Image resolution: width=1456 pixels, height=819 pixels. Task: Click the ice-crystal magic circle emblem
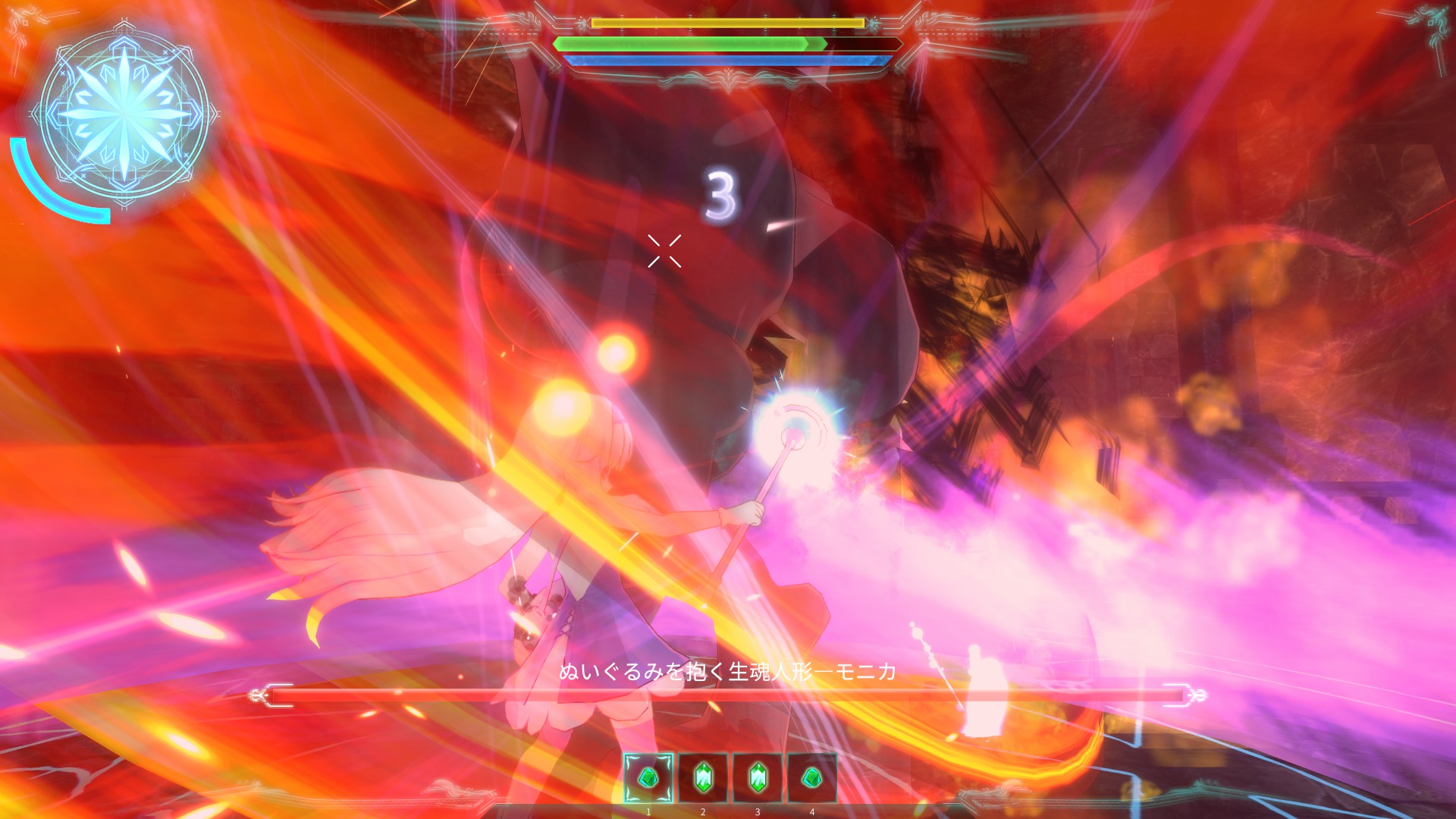(x=124, y=115)
